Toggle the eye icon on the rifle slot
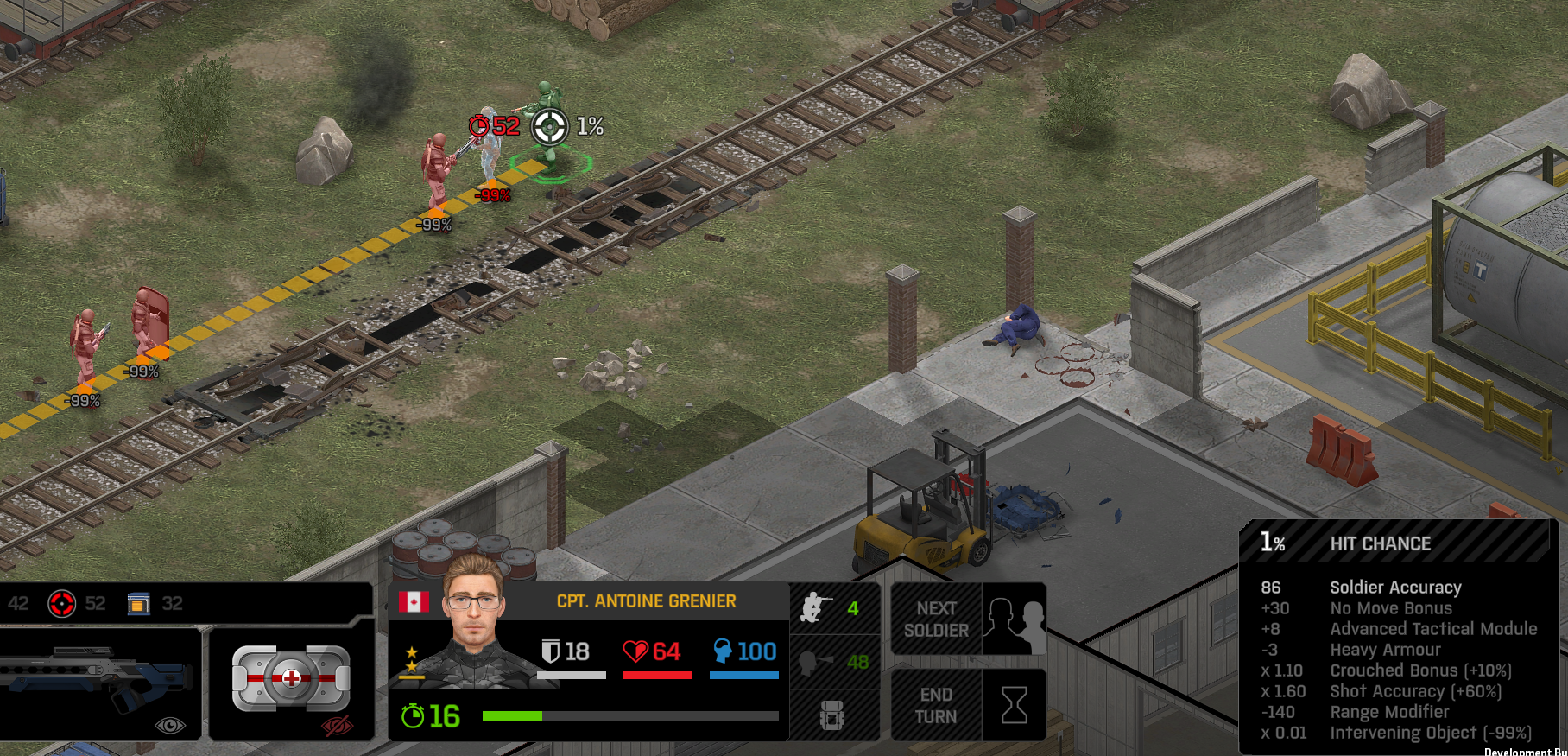Viewport: 1568px width, 756px height. coord(169,725)
